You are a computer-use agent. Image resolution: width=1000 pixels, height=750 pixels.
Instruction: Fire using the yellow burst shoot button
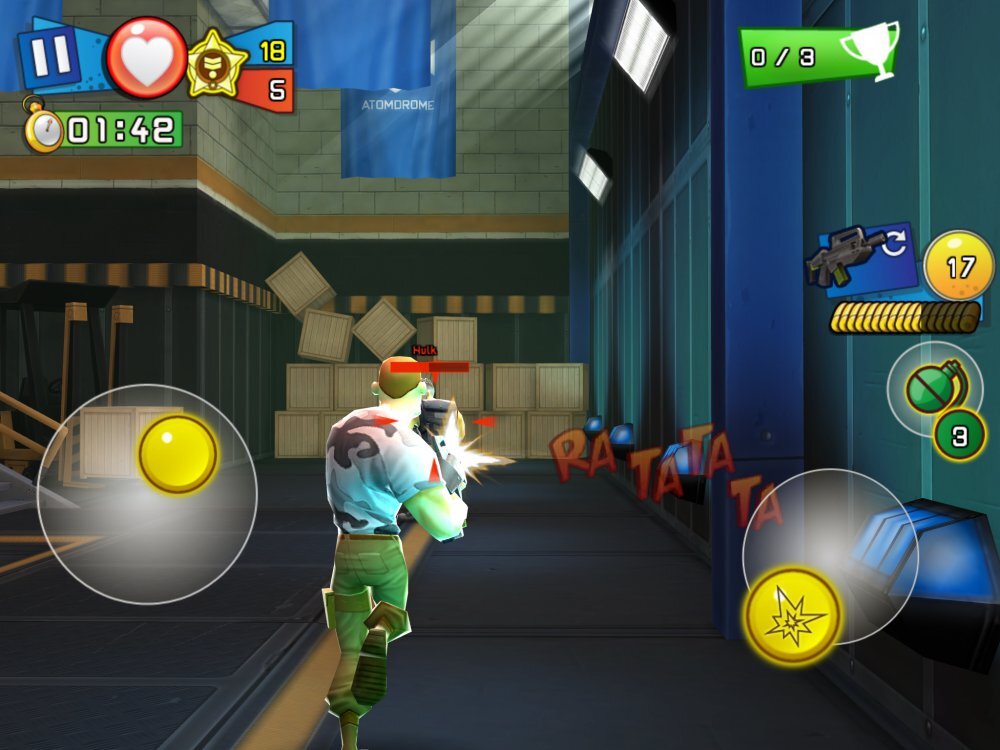coord(793,616)
